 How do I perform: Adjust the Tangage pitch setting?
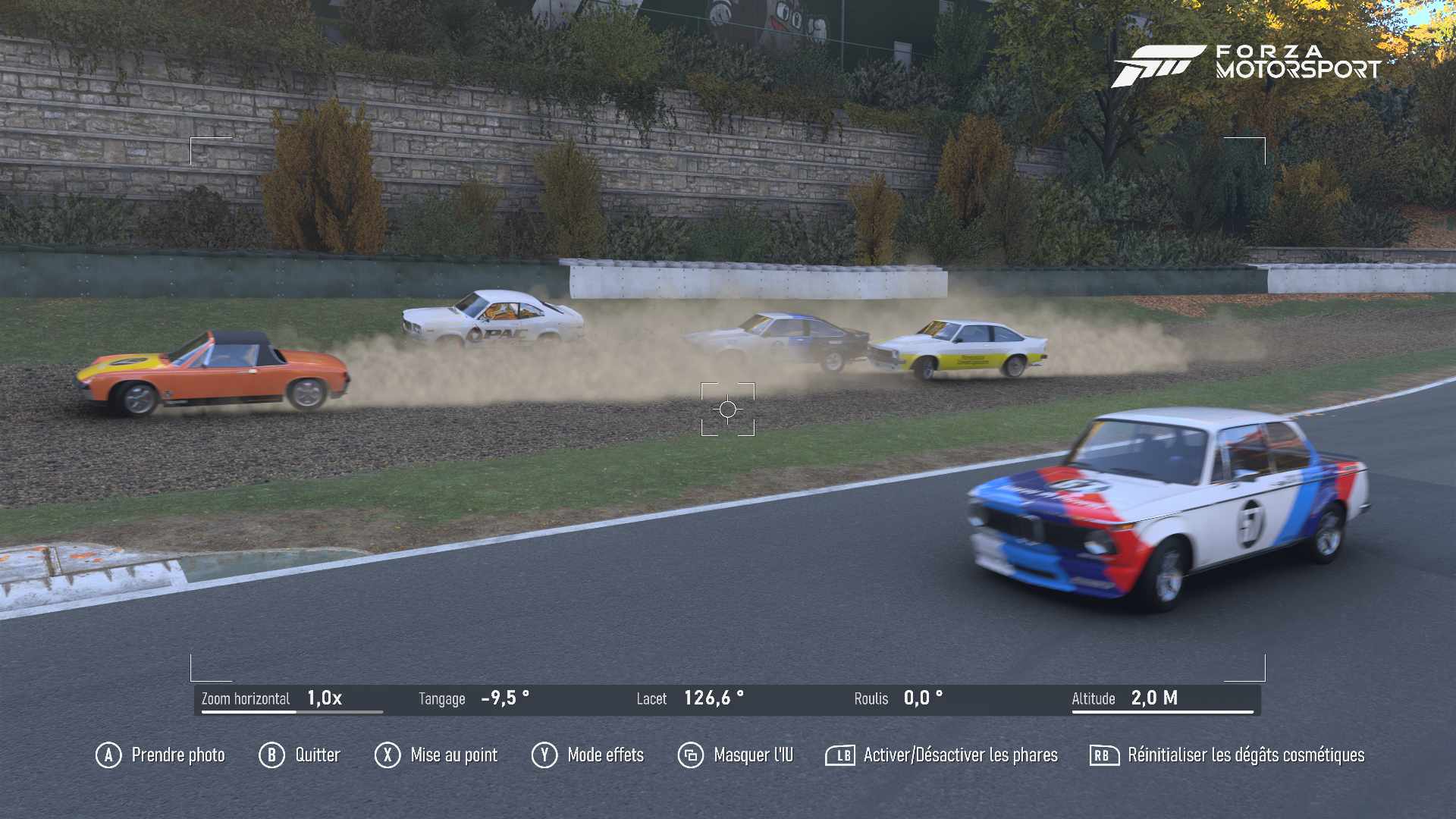coord(474,698)
